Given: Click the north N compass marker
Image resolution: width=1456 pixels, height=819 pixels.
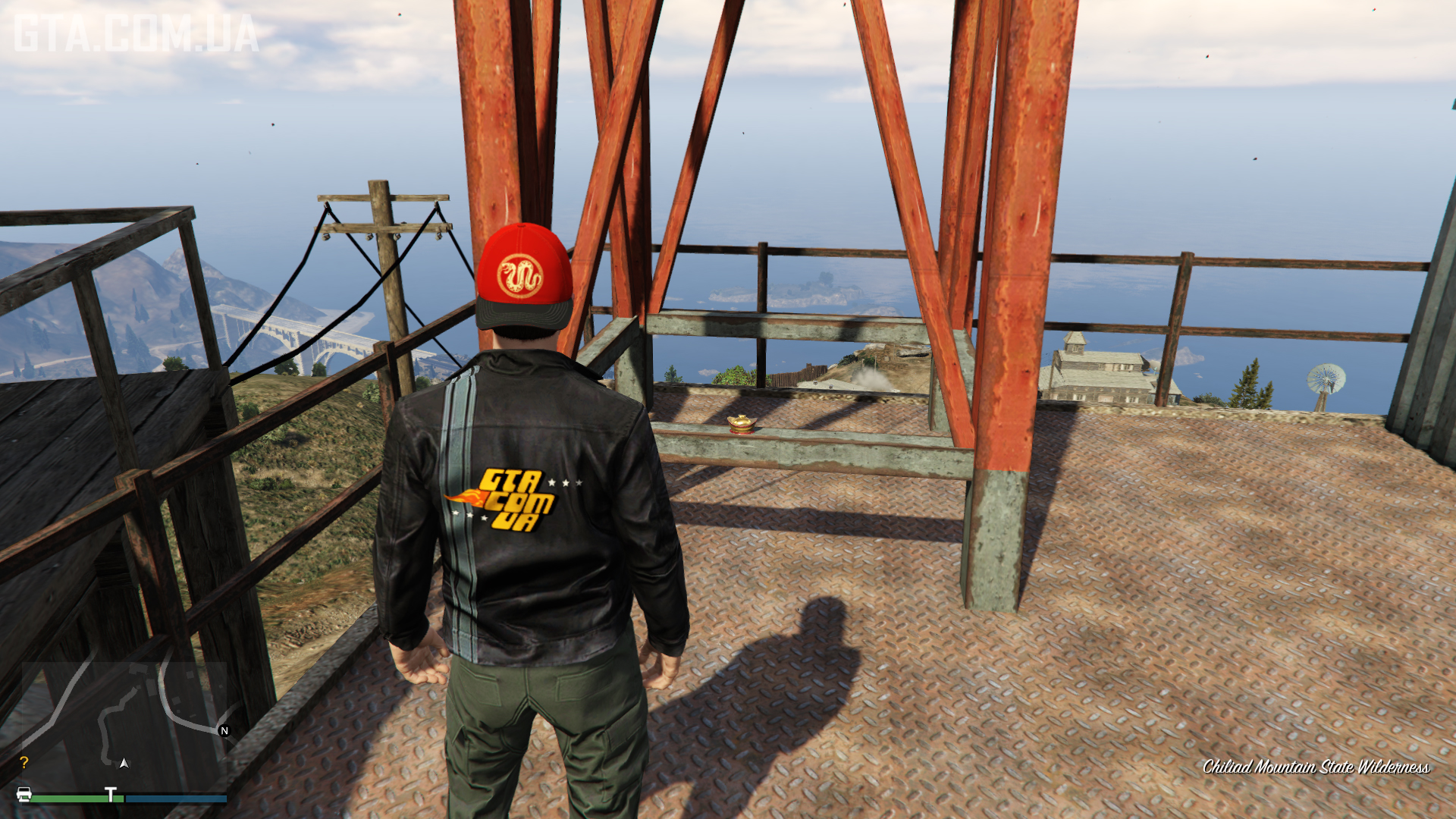Looking at the screenshot, I should (x=224, y=731).
